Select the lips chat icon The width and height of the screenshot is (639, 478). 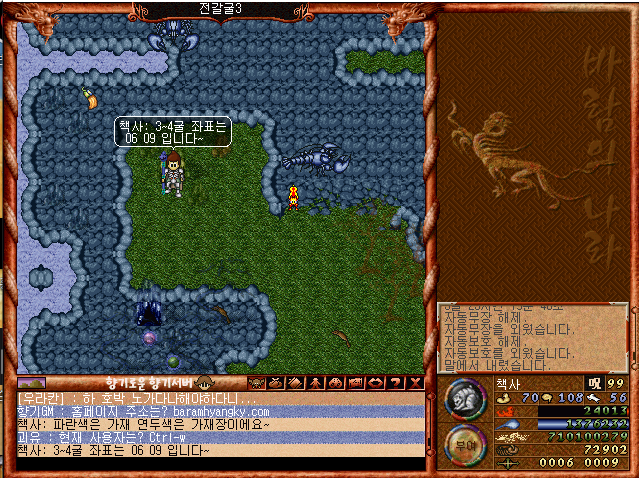(375, 383)
